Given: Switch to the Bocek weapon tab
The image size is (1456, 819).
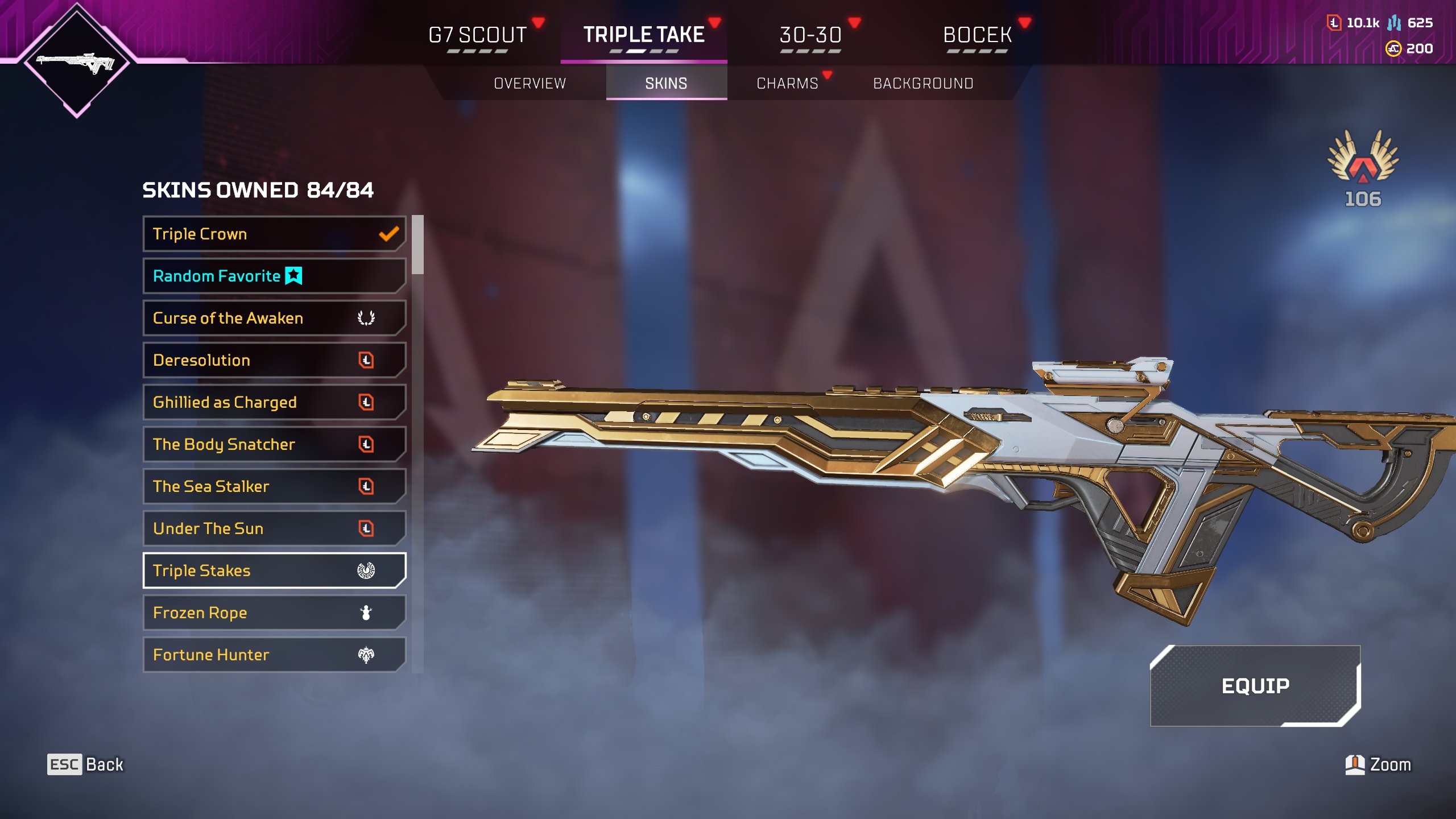Looking at the screenshot, I should [977, 35].
